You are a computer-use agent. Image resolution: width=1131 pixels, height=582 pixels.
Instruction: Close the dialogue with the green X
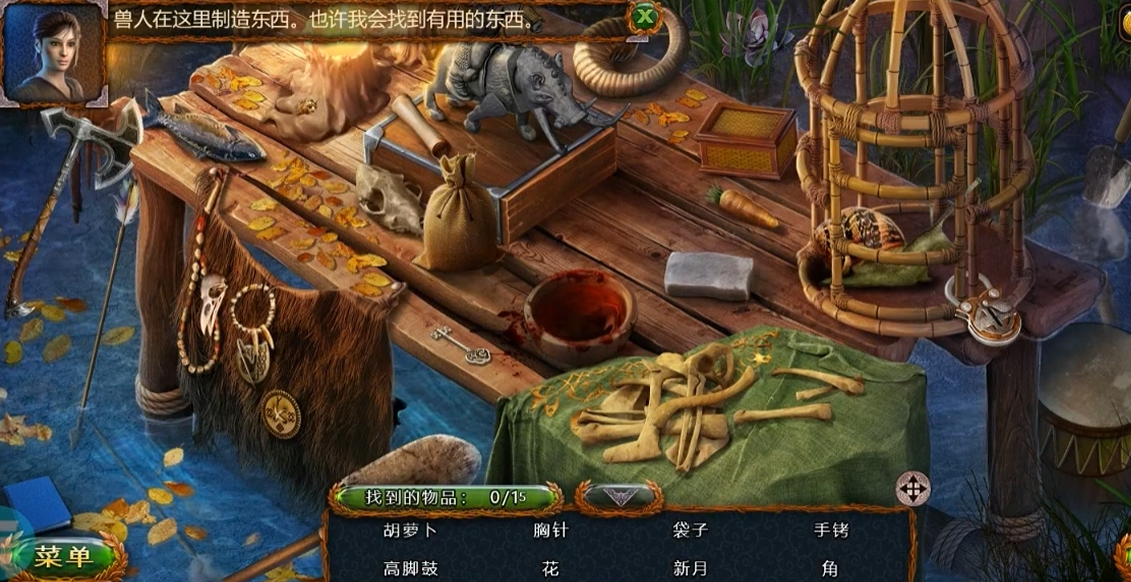point(644,17)
